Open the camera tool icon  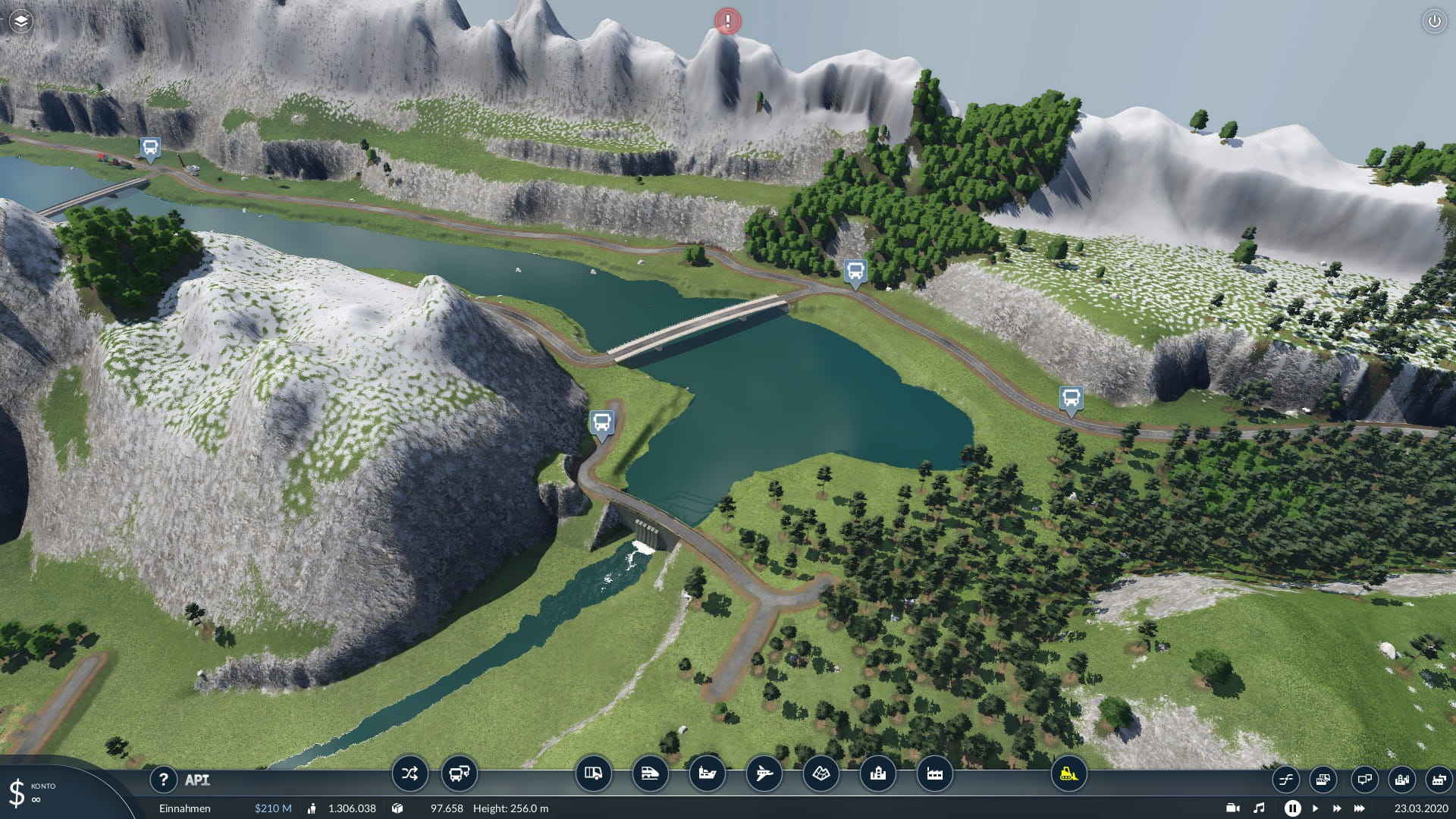click(x=1233, y=808)
